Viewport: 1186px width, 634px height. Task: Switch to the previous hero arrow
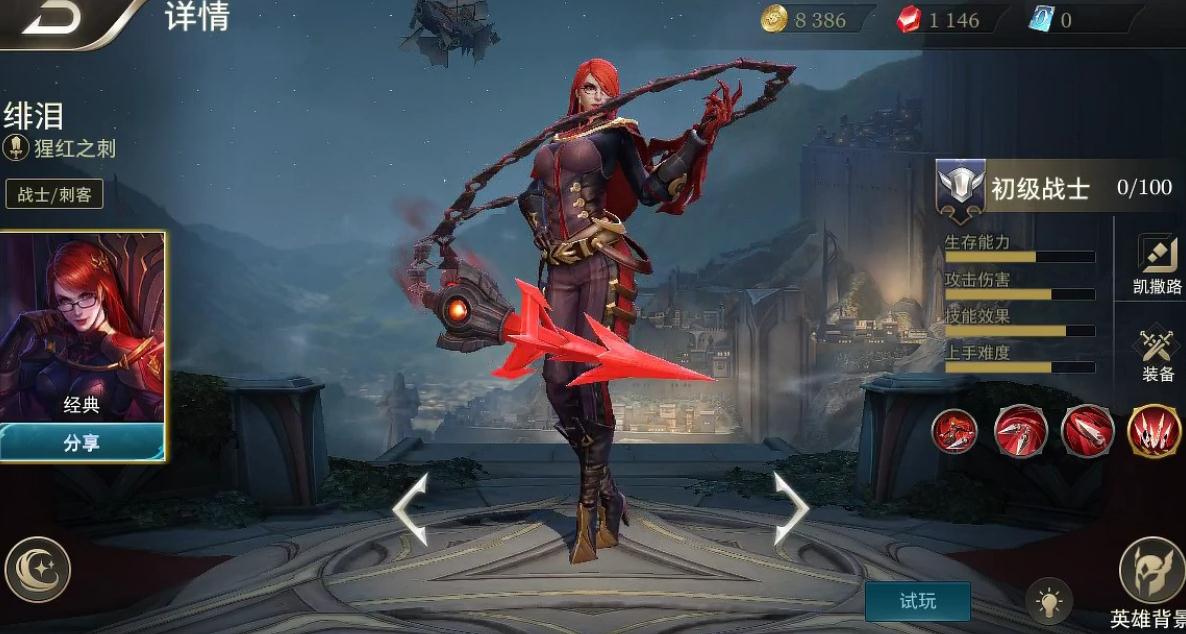point(411,509)
